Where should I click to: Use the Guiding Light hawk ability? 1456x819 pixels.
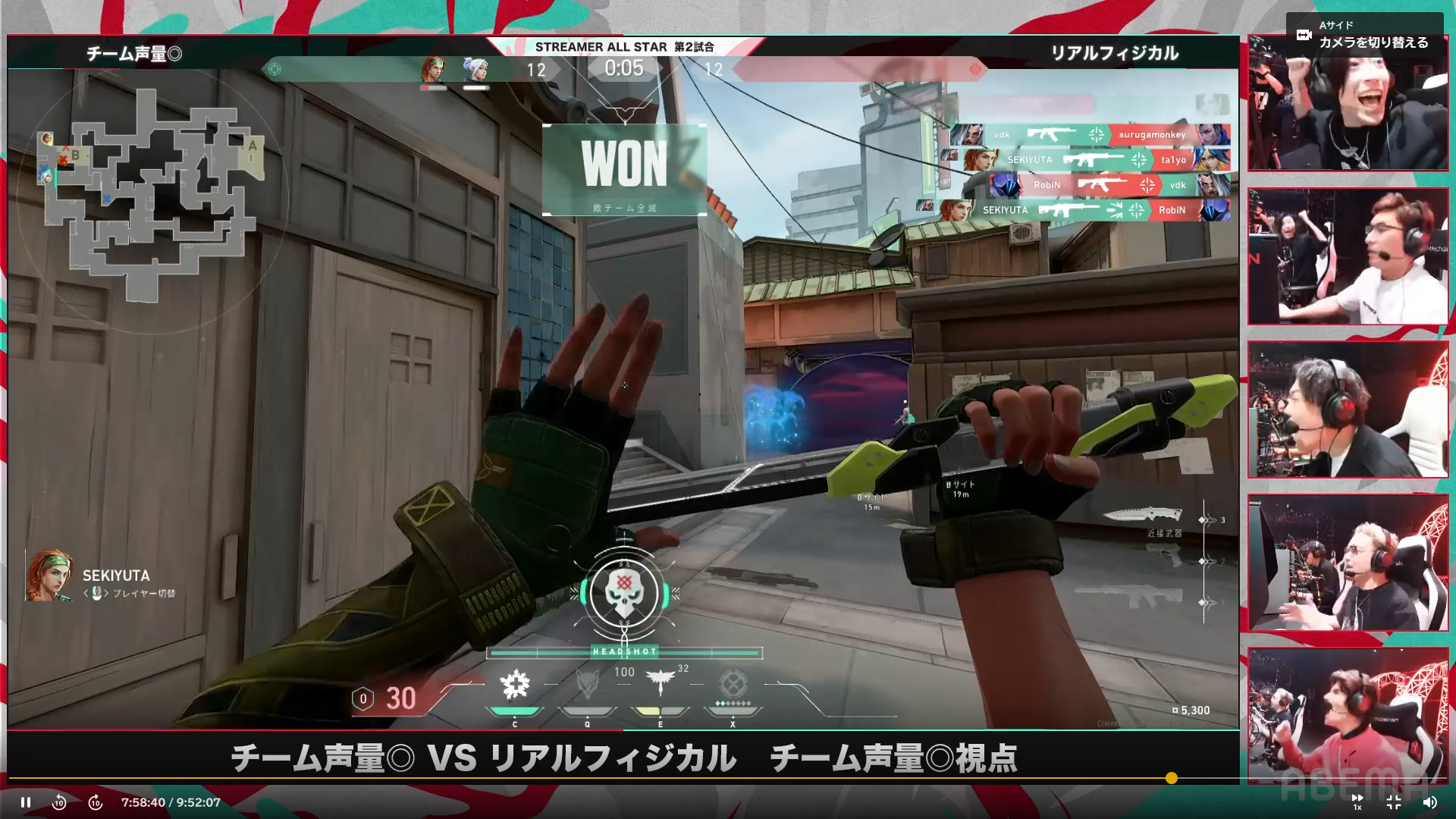(660, 684)
